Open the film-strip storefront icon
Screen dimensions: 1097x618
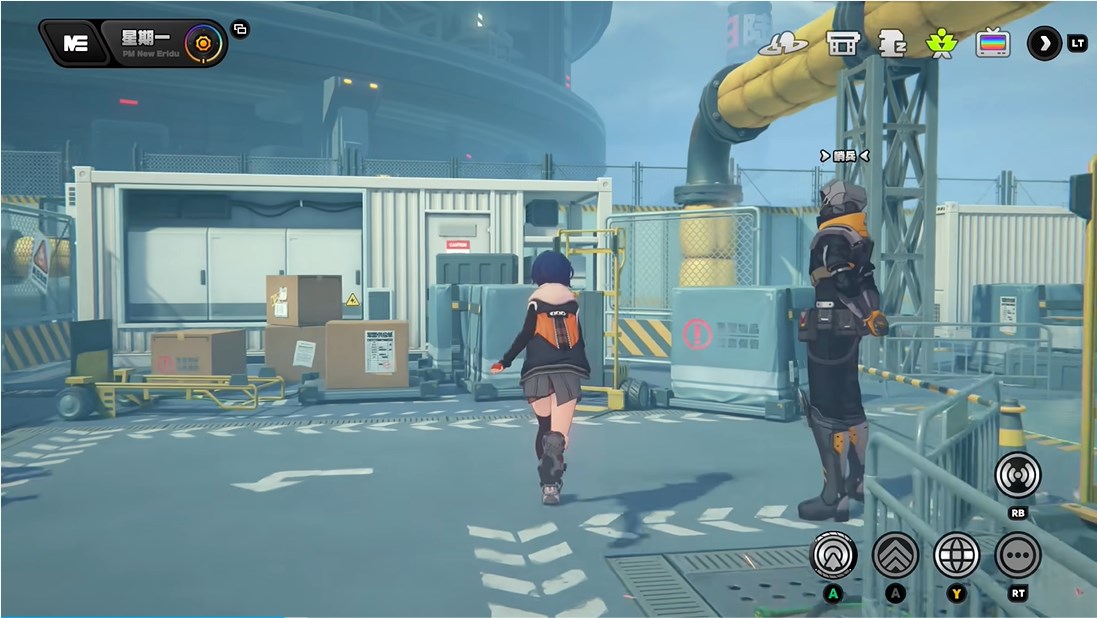click(843, 43)
